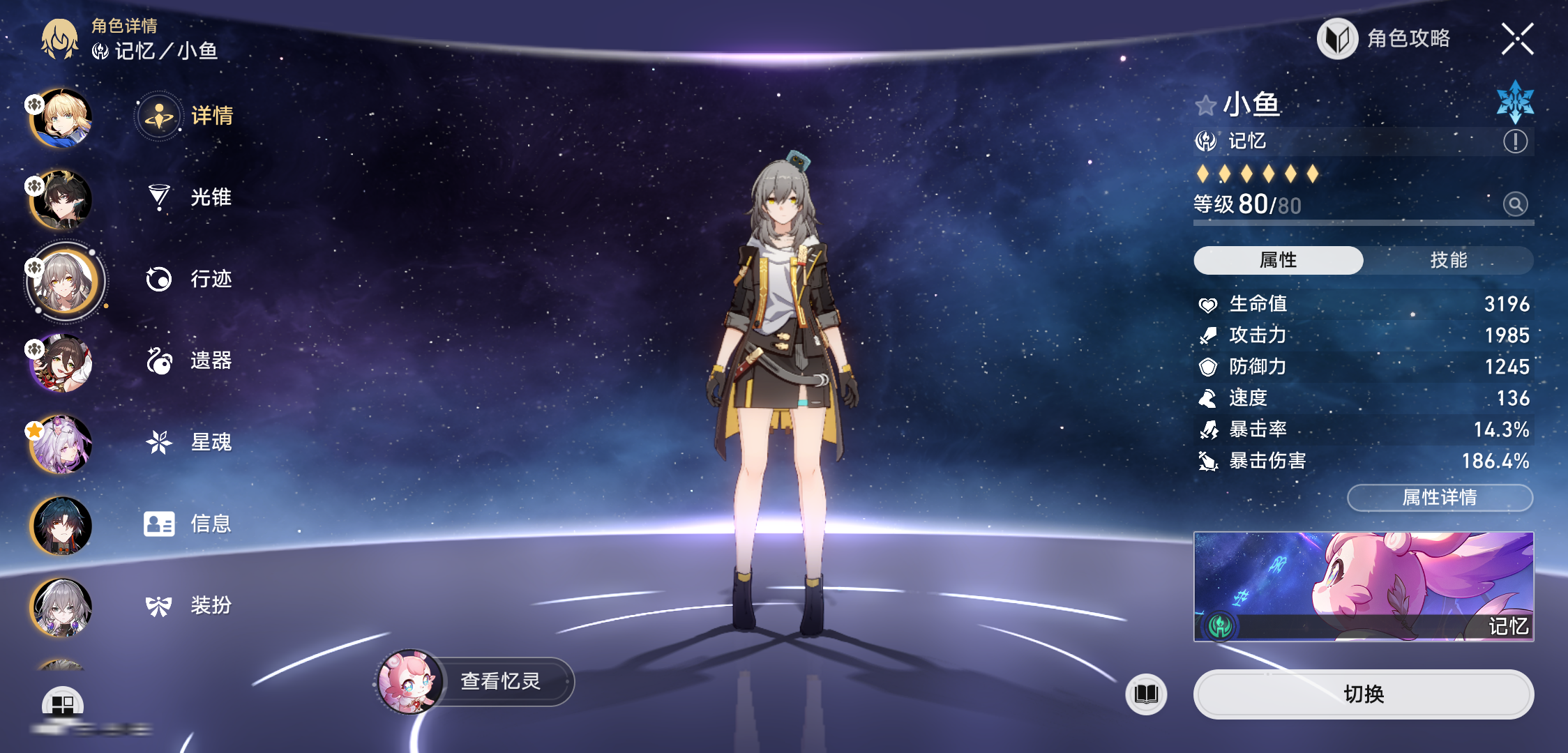Click the book icon beside 切换
Image resolution: width=1568 pixels, height=753 pixels.
pos(1146,694)
